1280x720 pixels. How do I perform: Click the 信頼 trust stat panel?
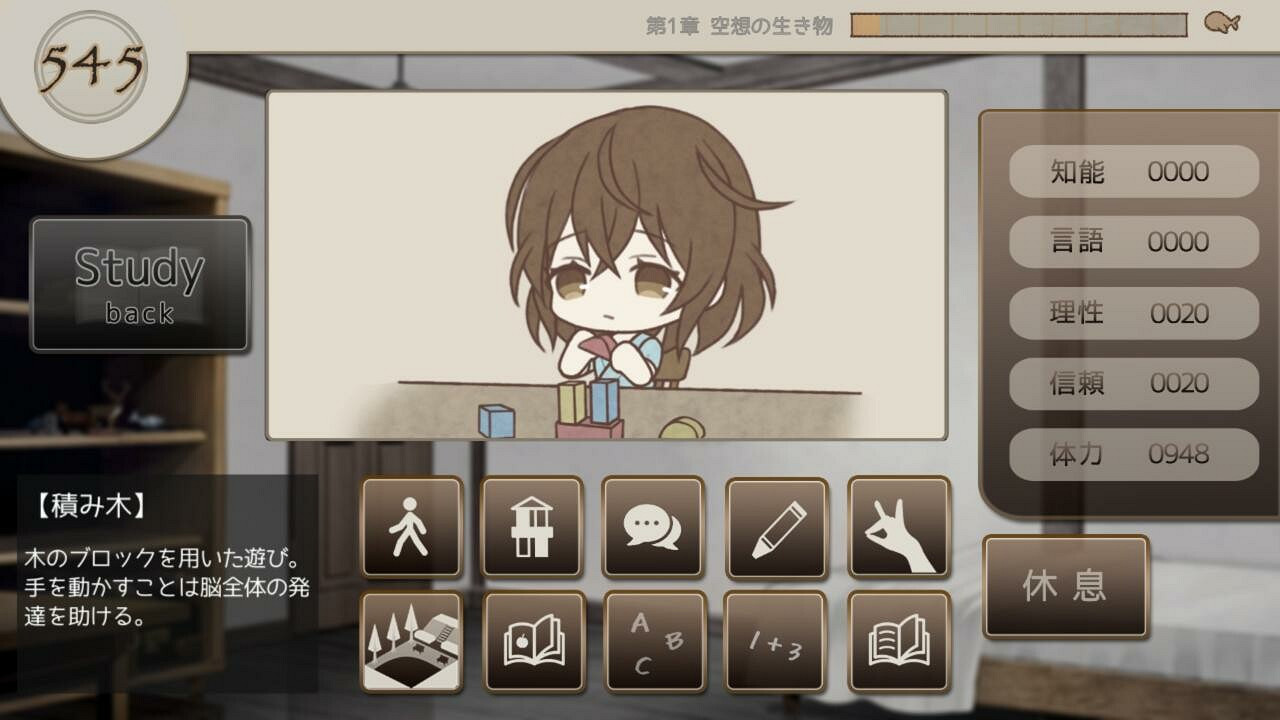click(1132, 384)
